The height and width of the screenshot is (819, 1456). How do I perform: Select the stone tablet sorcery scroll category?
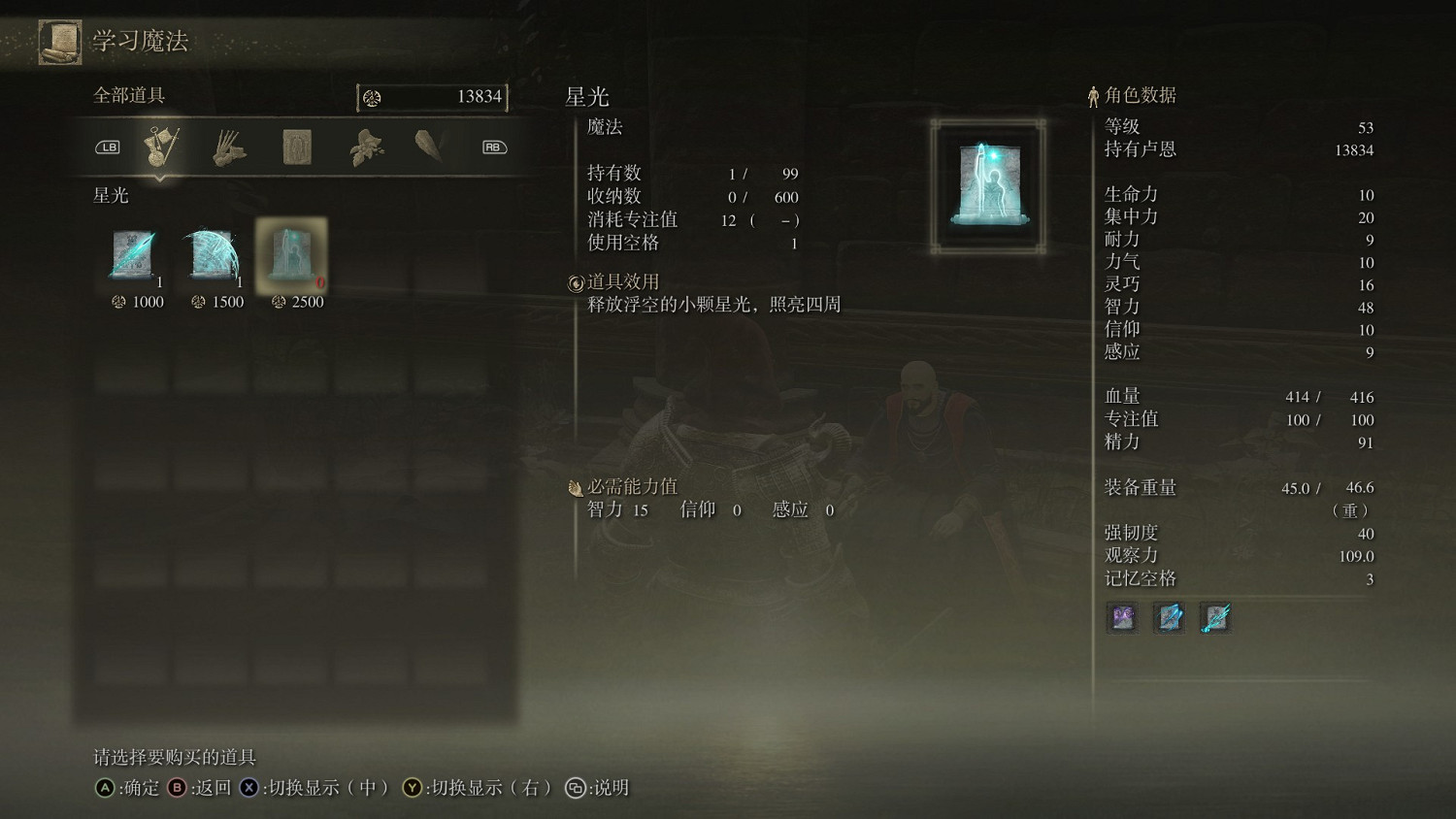296,146
